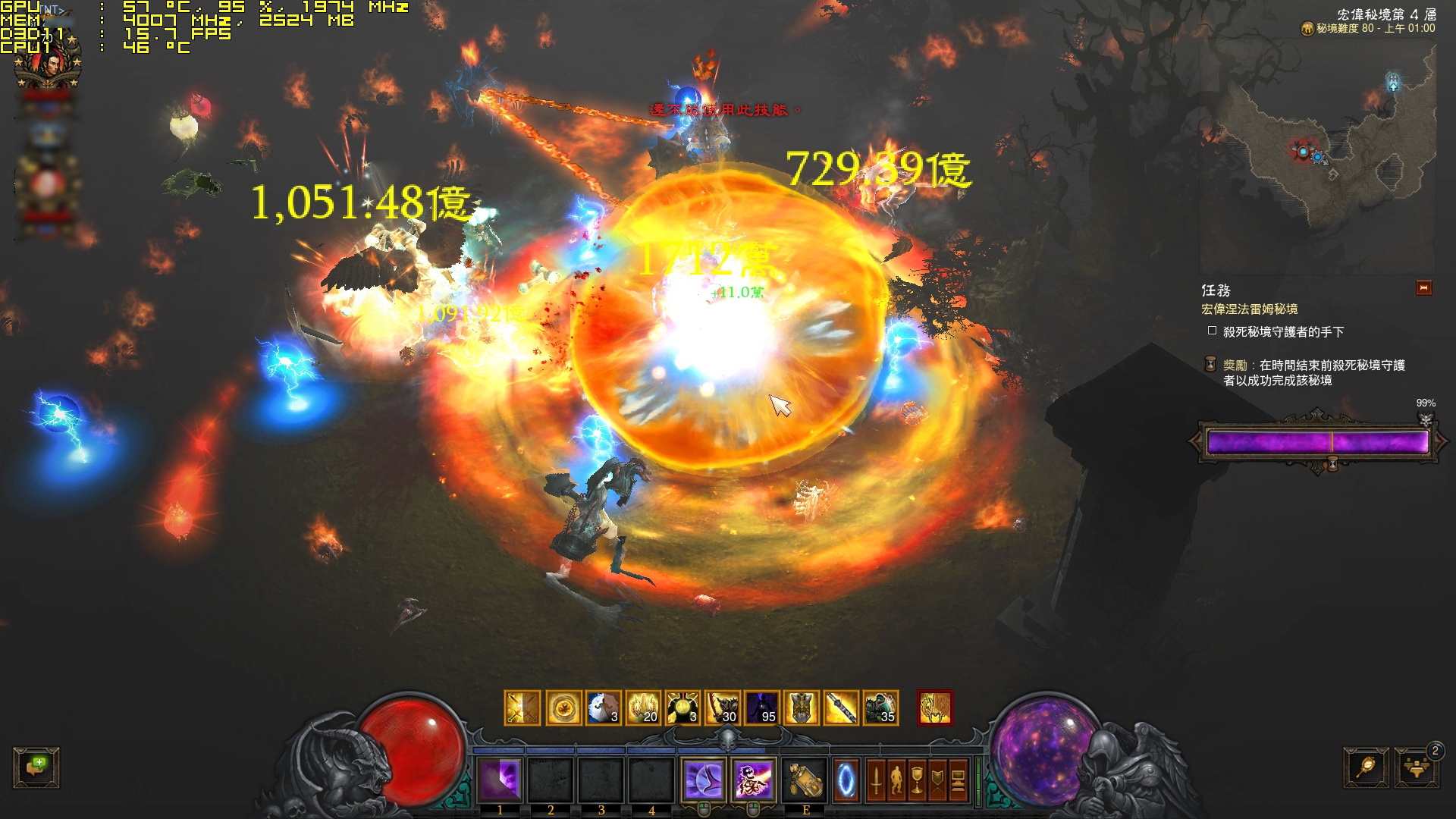Open the golden key button
This screenshot has width=1456, height=819.
(x=1367, y=767)
